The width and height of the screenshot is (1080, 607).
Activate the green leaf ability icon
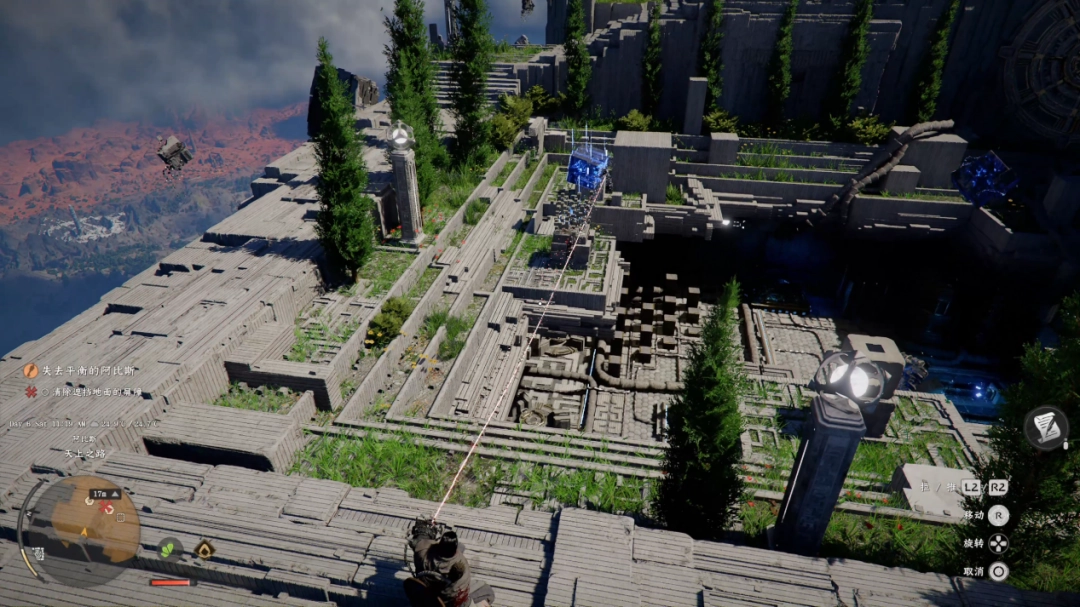click(169, 548)
